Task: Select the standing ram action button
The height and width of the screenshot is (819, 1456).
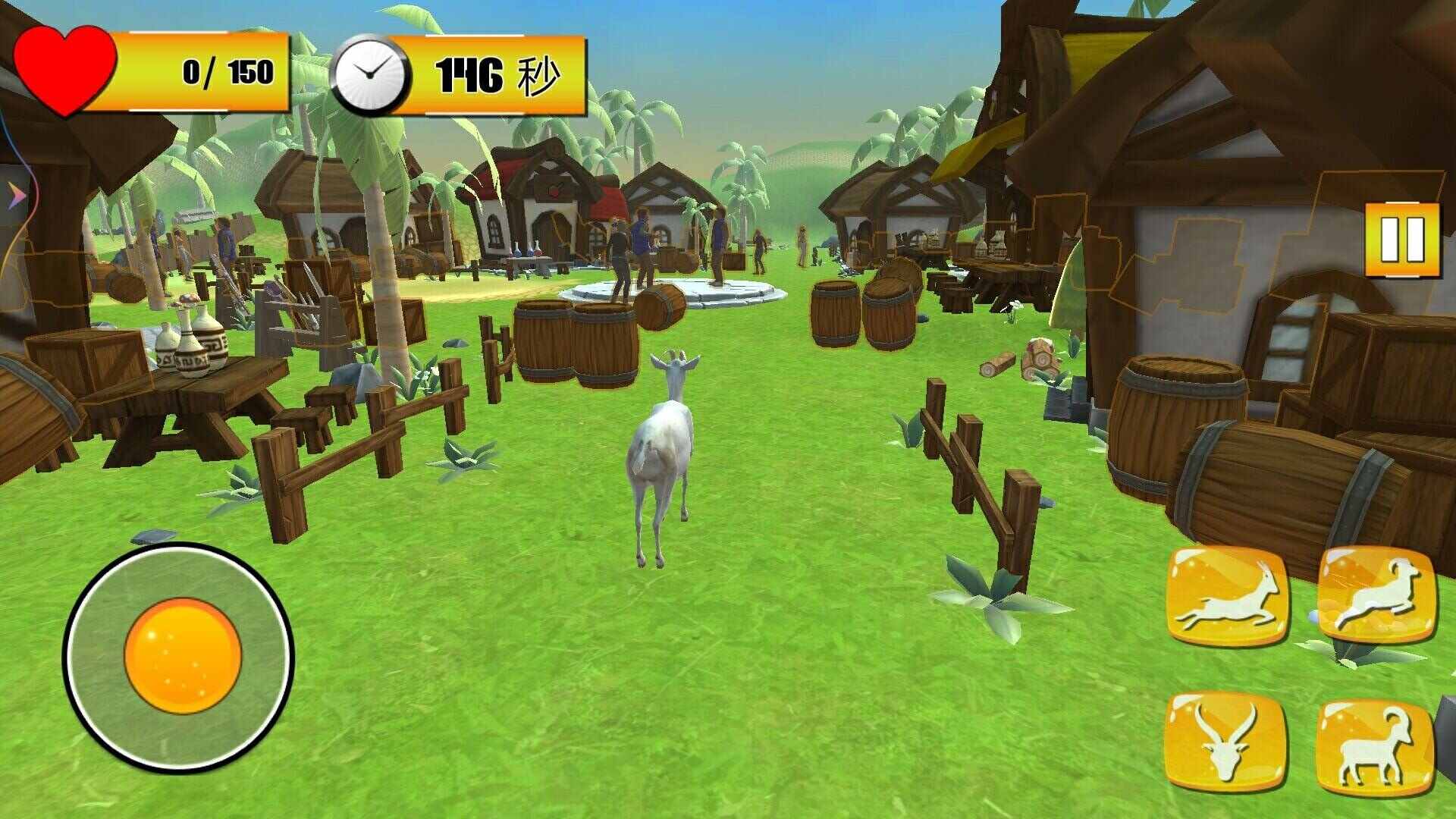Action: (1374, 745)
